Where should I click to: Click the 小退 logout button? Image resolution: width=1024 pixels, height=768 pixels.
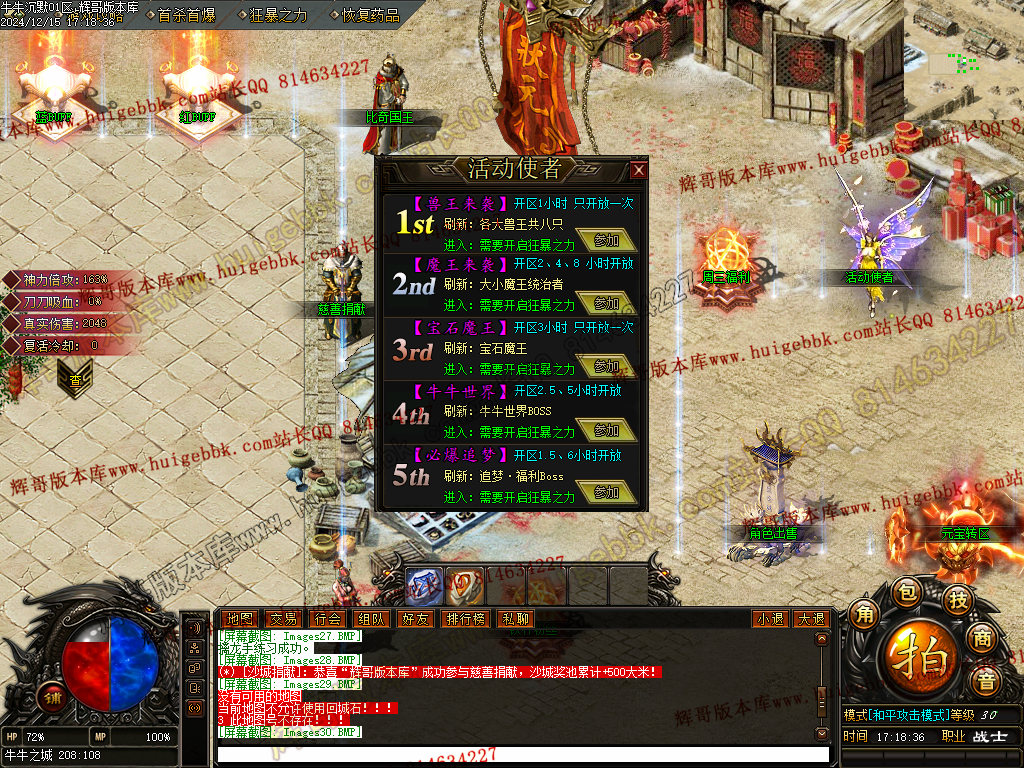pos(770,619)
